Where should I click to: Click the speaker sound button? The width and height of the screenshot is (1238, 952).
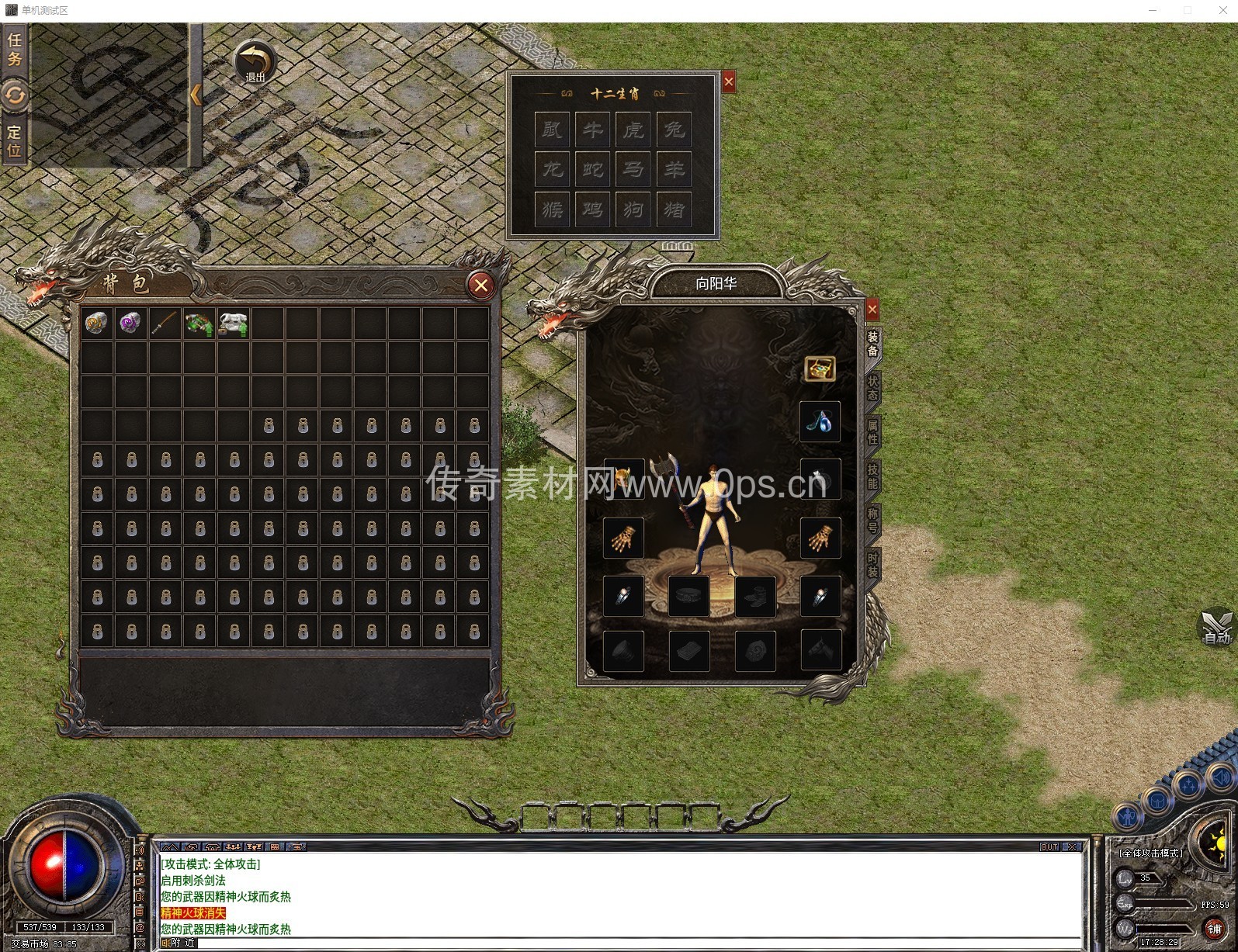point(1221,777)
